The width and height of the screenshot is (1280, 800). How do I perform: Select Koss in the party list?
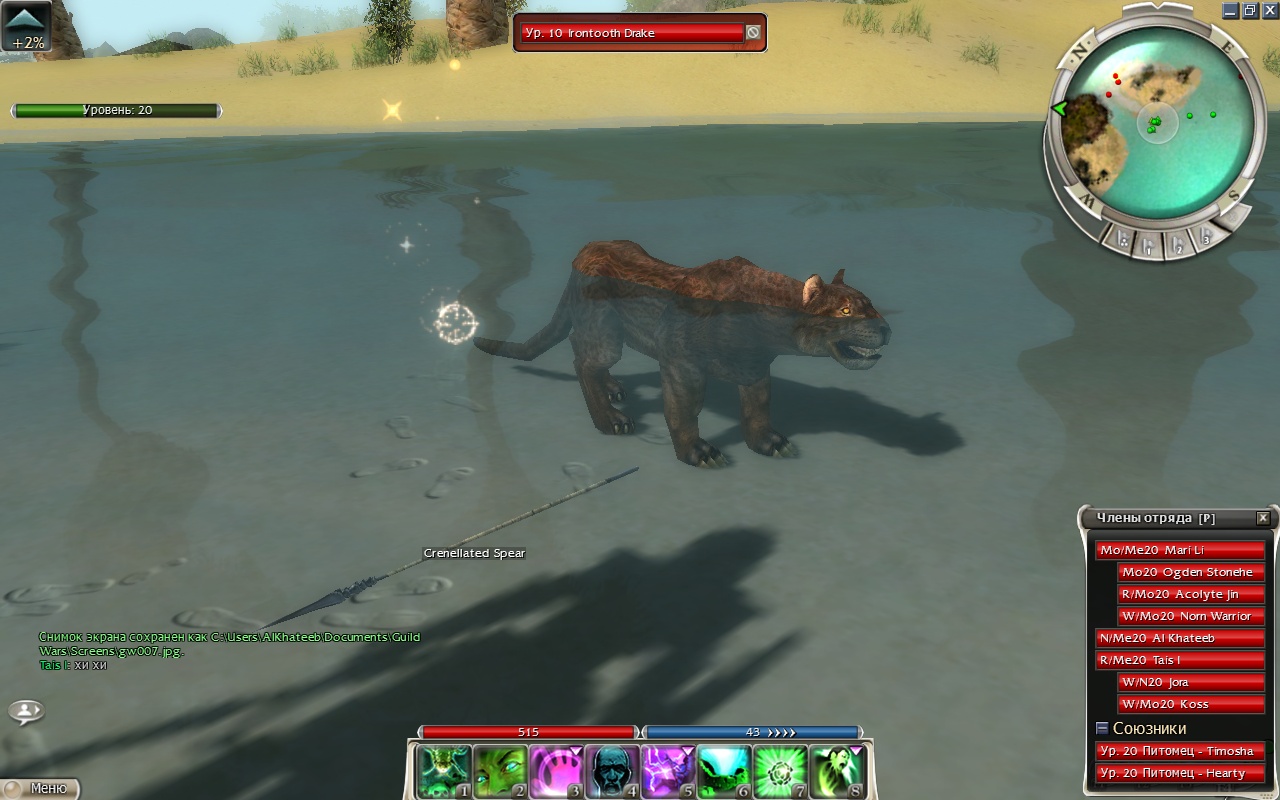[1191, 704]
